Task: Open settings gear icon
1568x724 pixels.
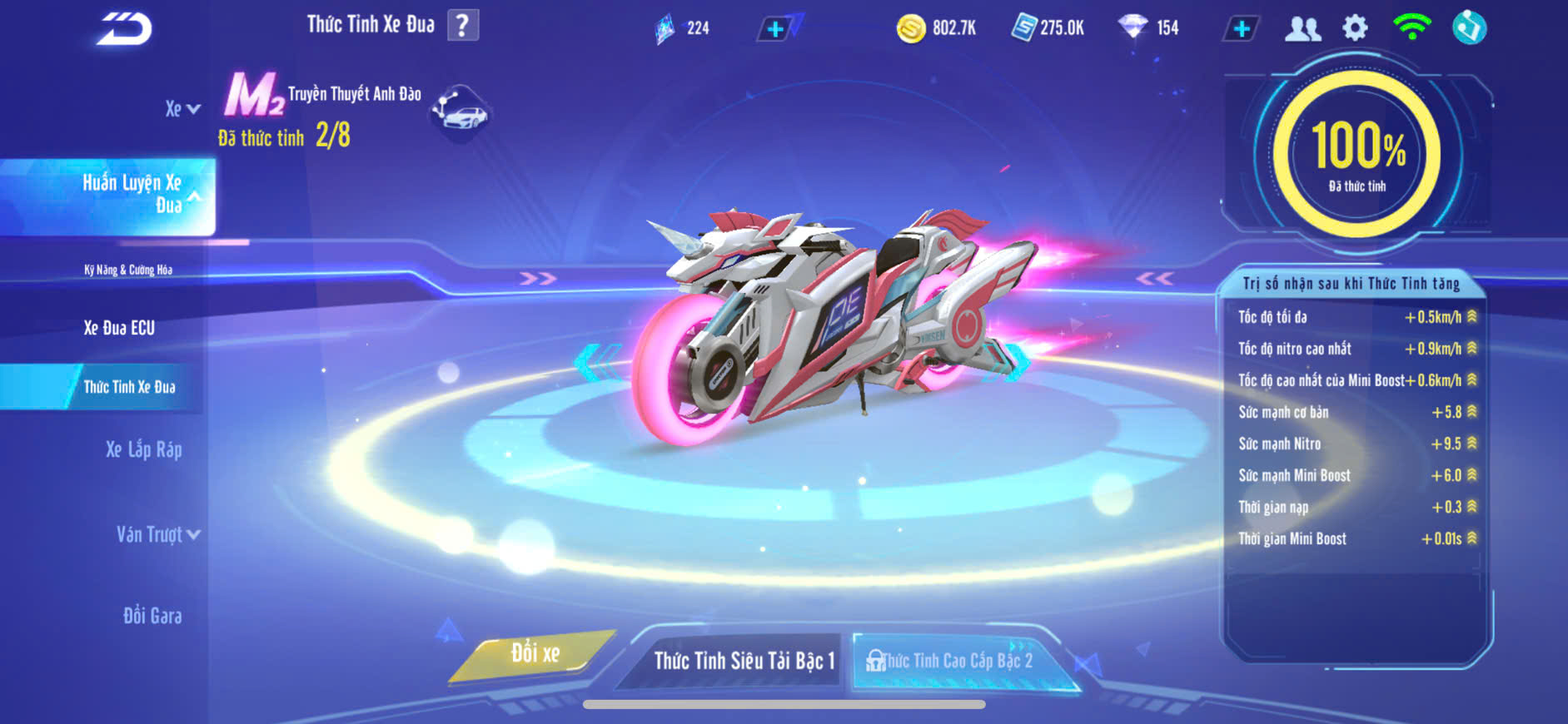Action: coord(1355,28)
